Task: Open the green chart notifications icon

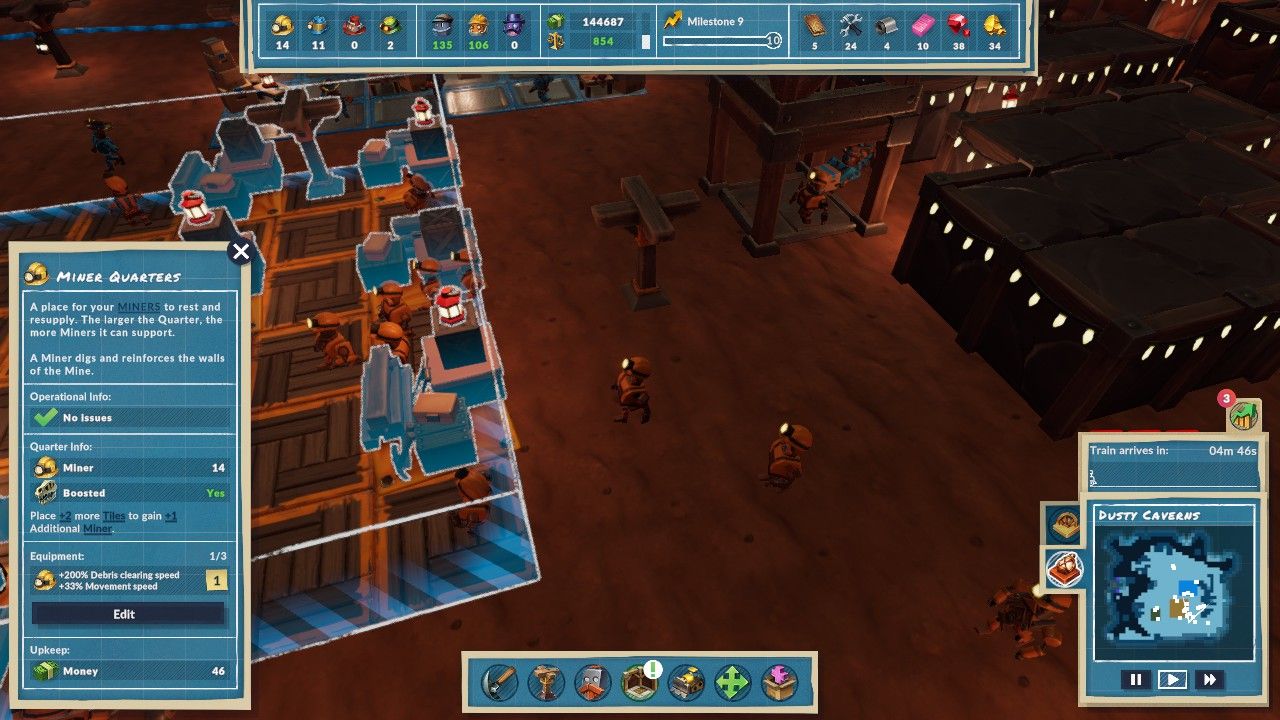Action: point(1243,415)
